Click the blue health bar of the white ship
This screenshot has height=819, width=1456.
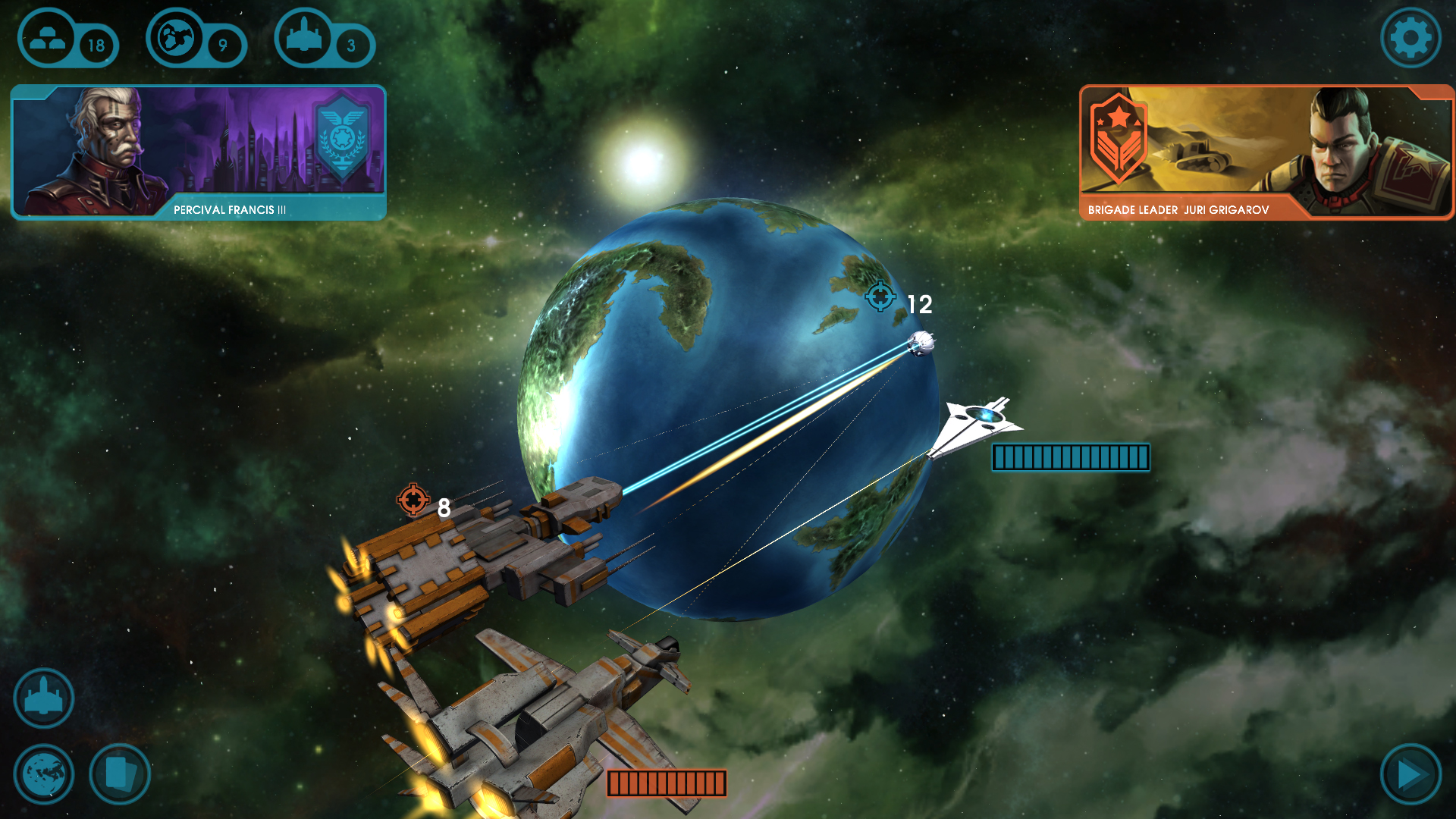point(1070,457)
